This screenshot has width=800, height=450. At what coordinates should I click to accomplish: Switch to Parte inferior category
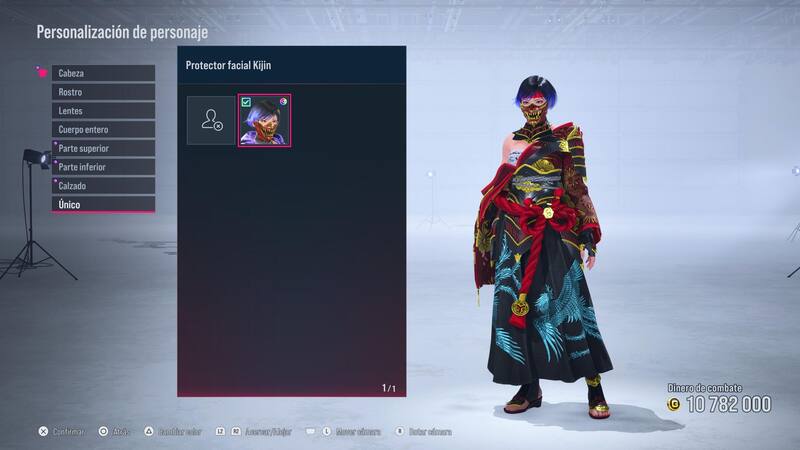point(104,167)
